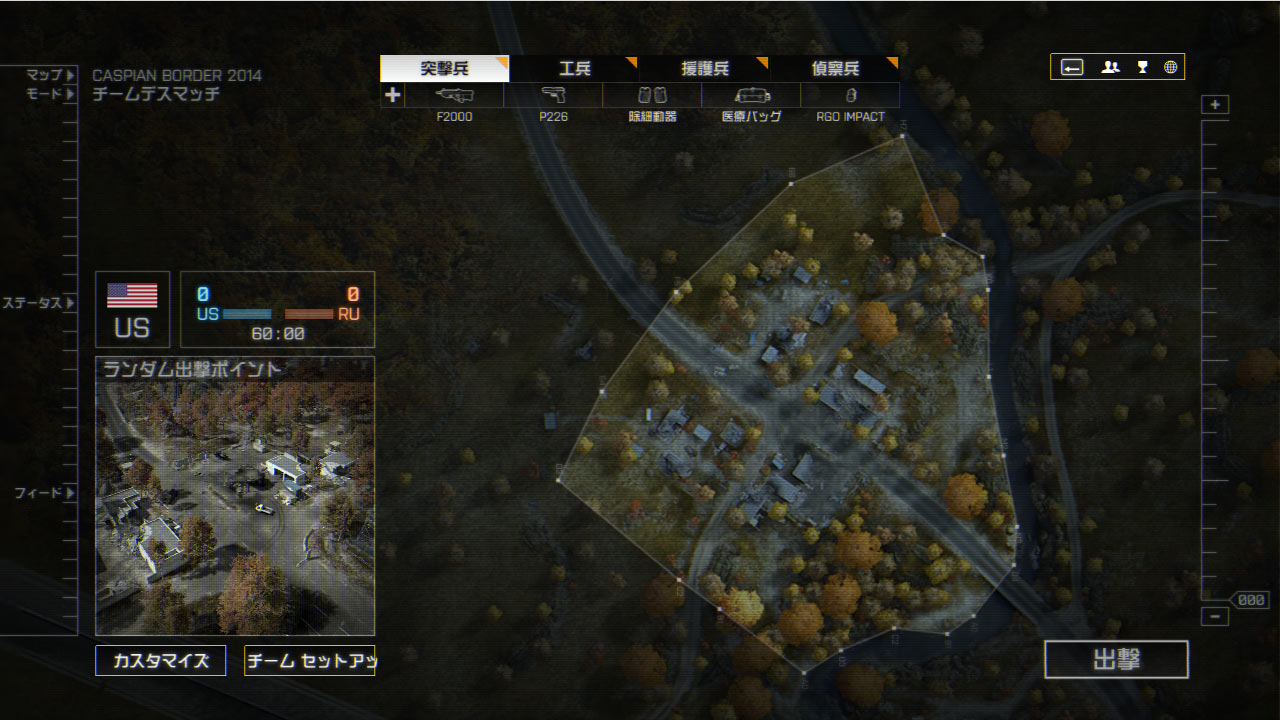Zoom in the map with the plus button
The height and width of the screenshot is (720, 1280).
click(x=1215, y=105)
